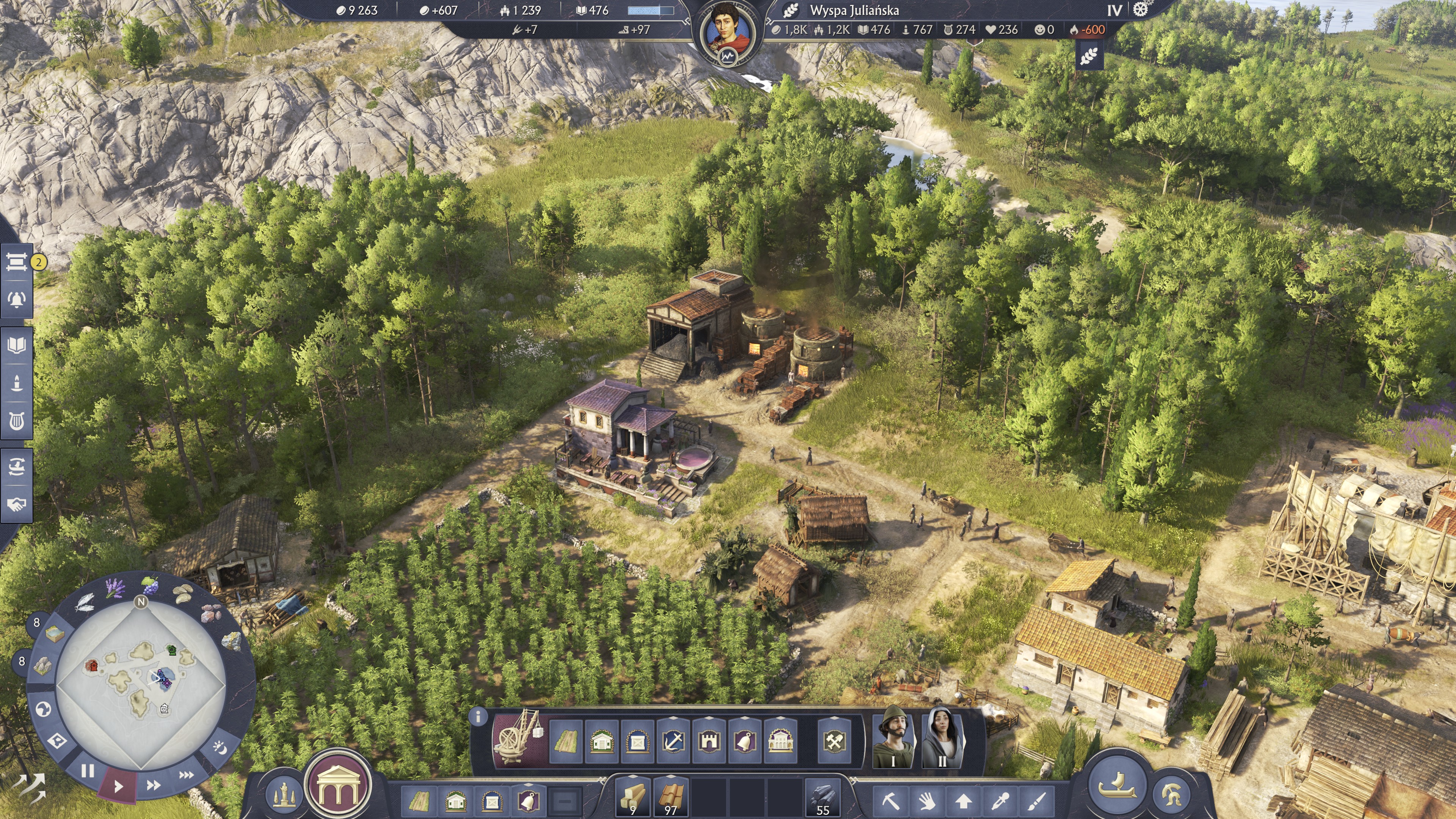Open the settings gear menu
The width and height of the screenshot is (1456, 819).
coord(1141,9)
